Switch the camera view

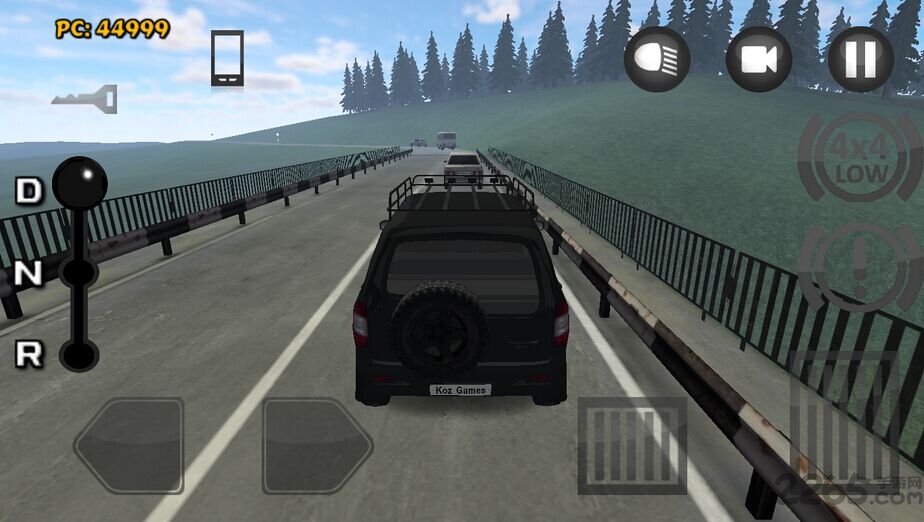[x=758, y=59]
